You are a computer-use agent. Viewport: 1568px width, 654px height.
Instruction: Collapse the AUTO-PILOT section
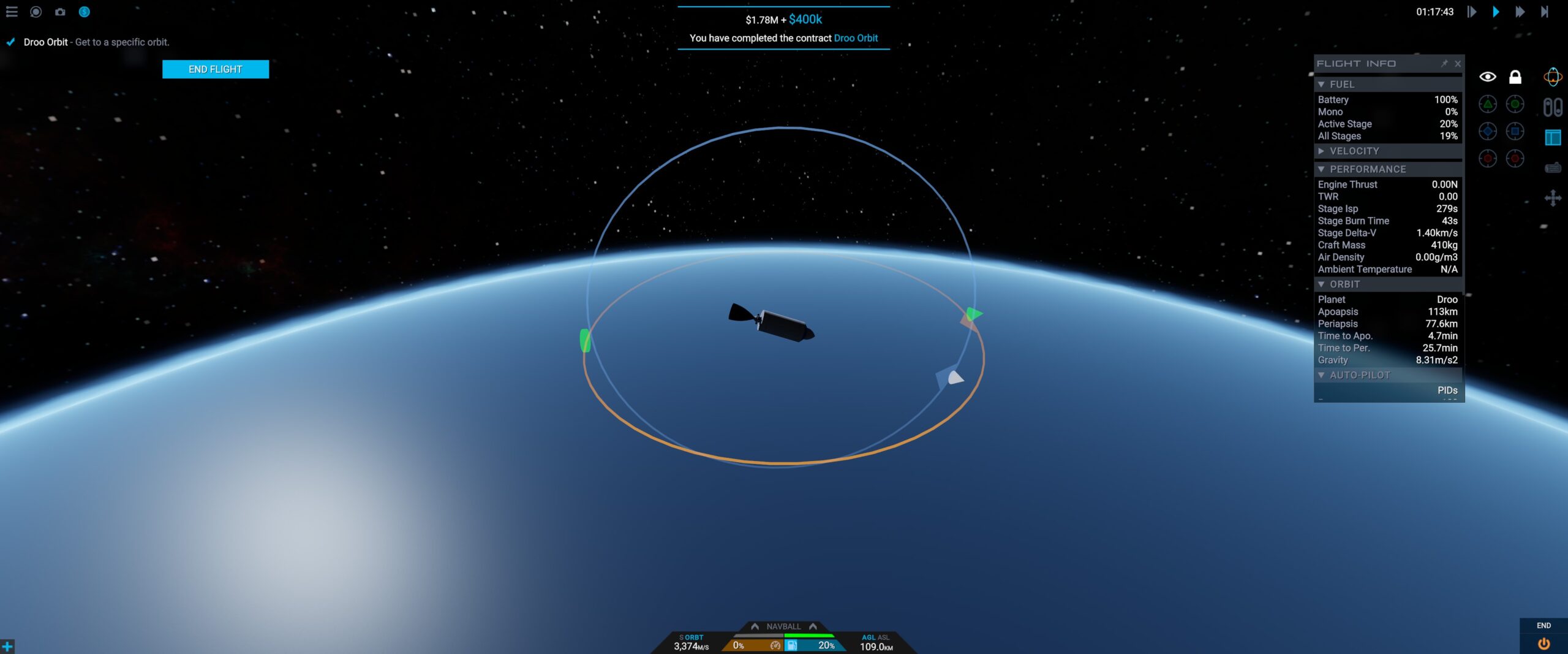(x=1321, y=375)
